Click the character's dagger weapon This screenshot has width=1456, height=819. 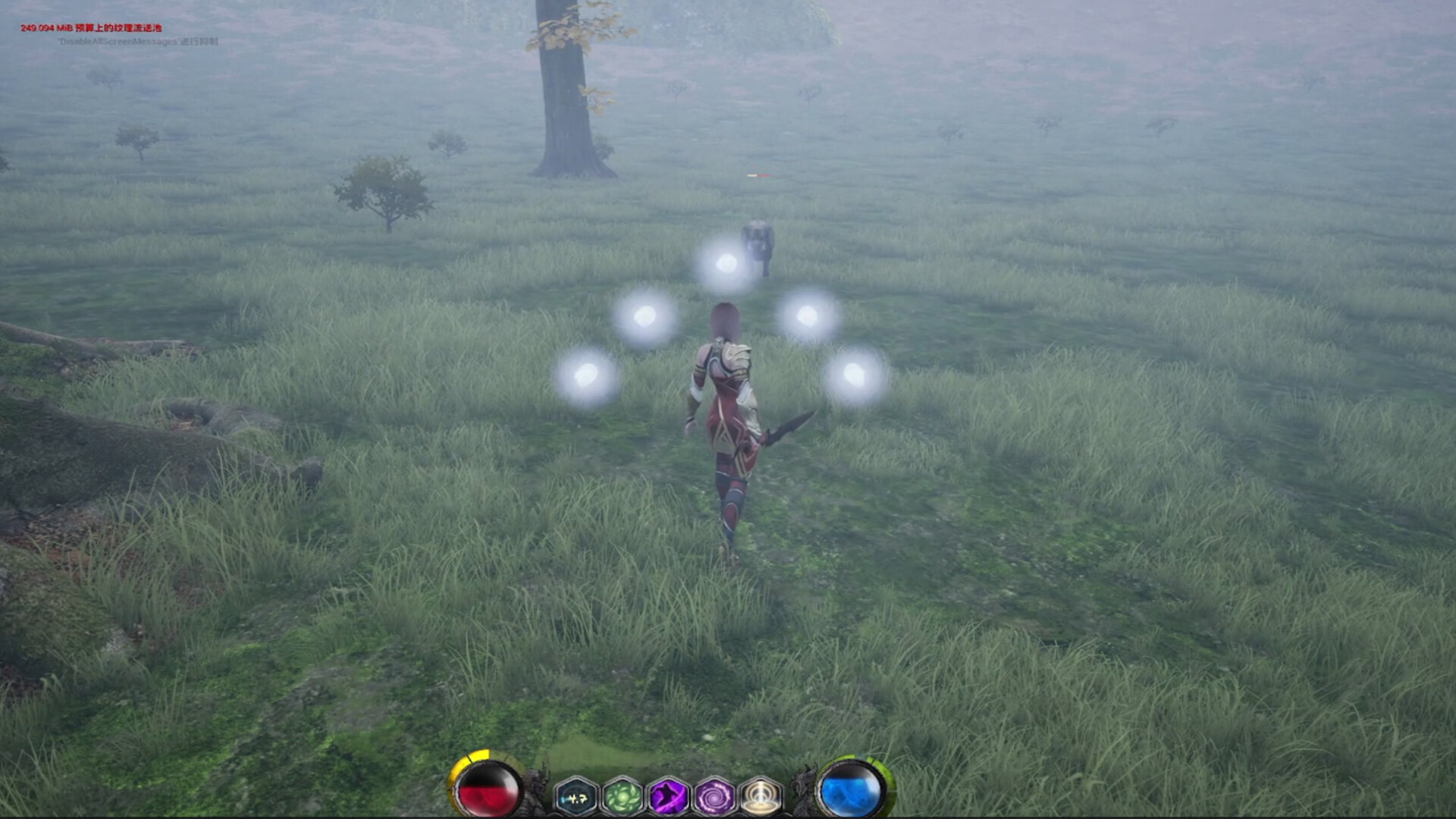coord(789,425)
